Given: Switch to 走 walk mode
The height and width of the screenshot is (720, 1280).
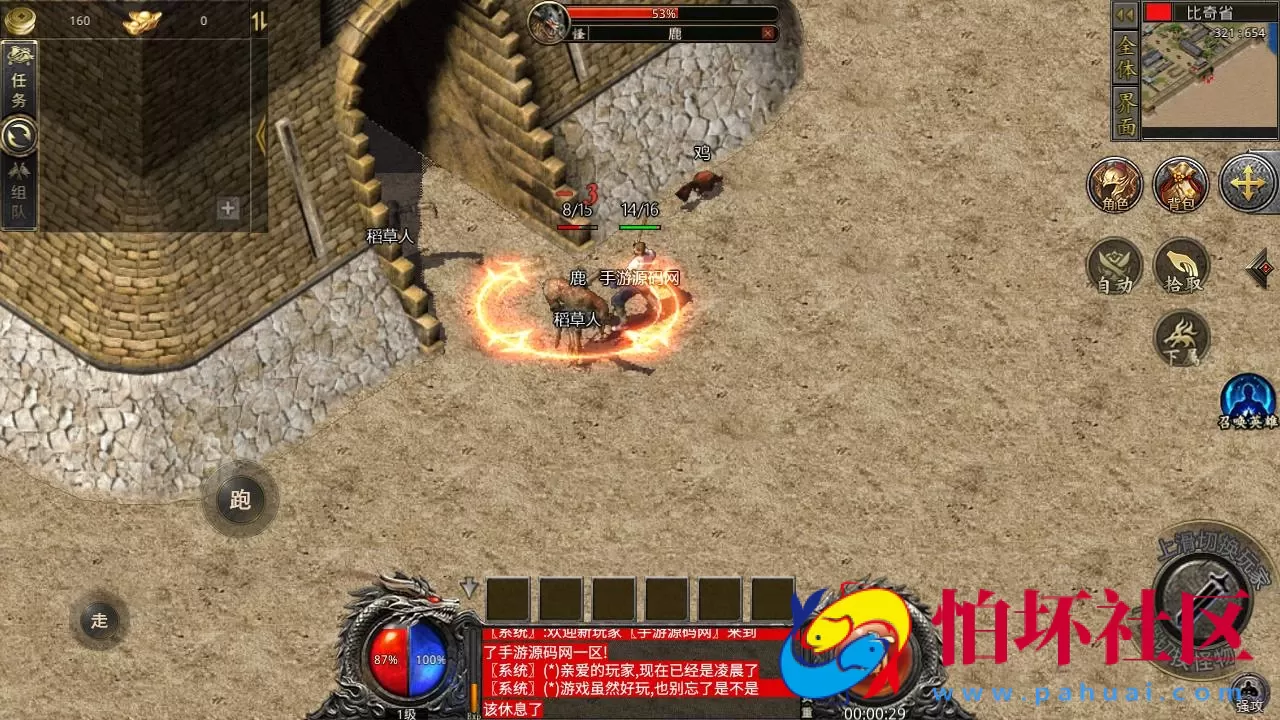Looking at the screenshot, I should [x=97, y=621].
